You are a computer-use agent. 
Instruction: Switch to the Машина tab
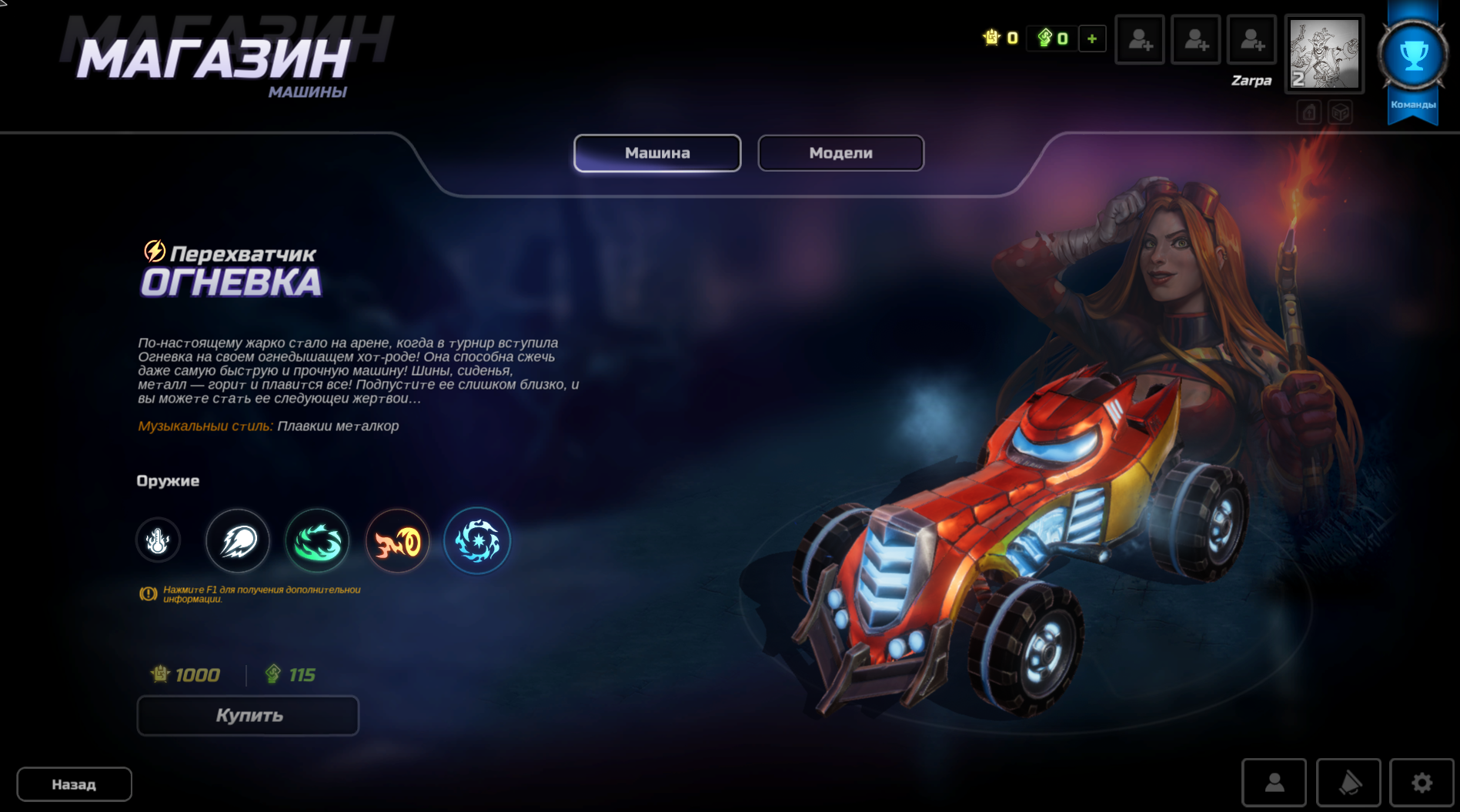coord(657,153)
